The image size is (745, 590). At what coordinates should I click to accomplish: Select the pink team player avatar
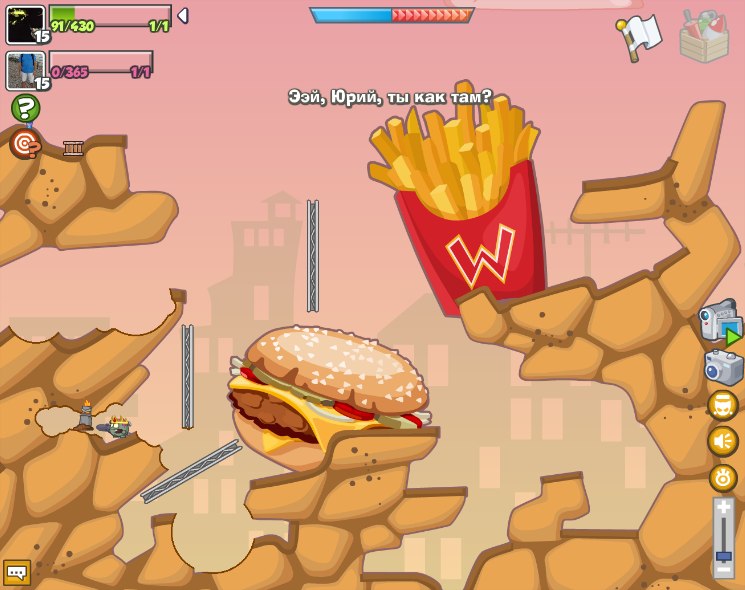26,71
